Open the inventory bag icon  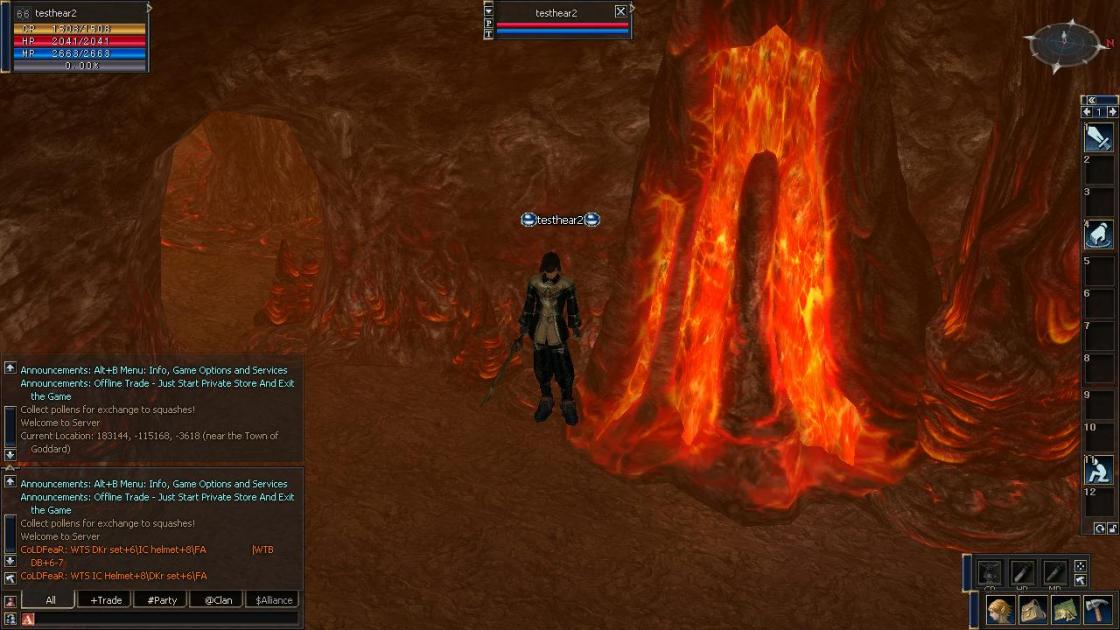tap(1033, 609)
